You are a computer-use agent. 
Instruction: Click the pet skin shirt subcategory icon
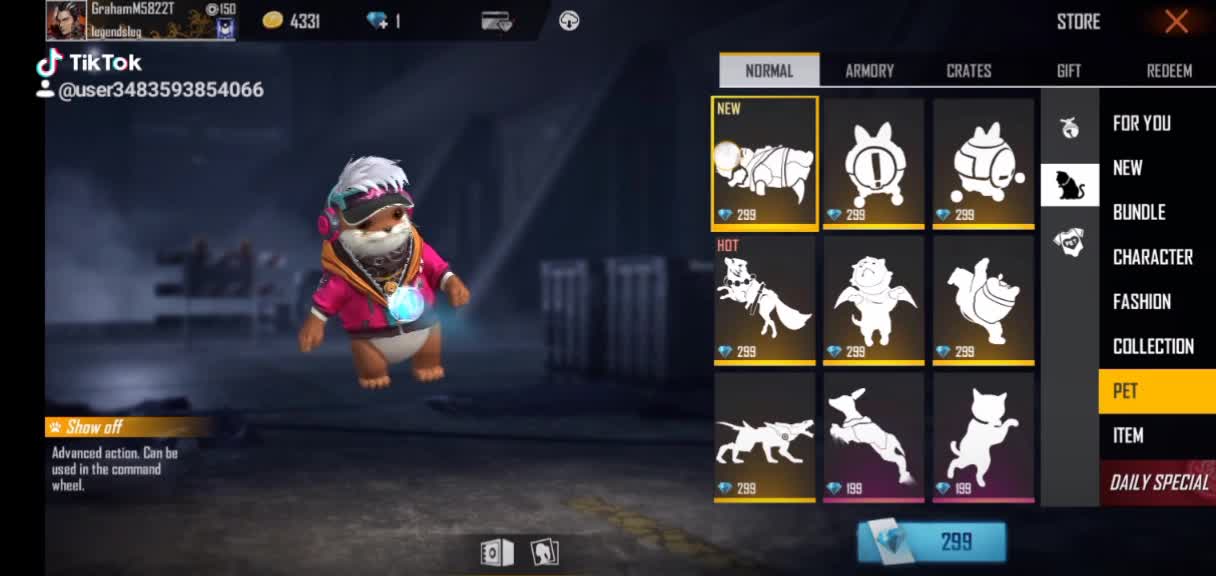point(1069,241)
